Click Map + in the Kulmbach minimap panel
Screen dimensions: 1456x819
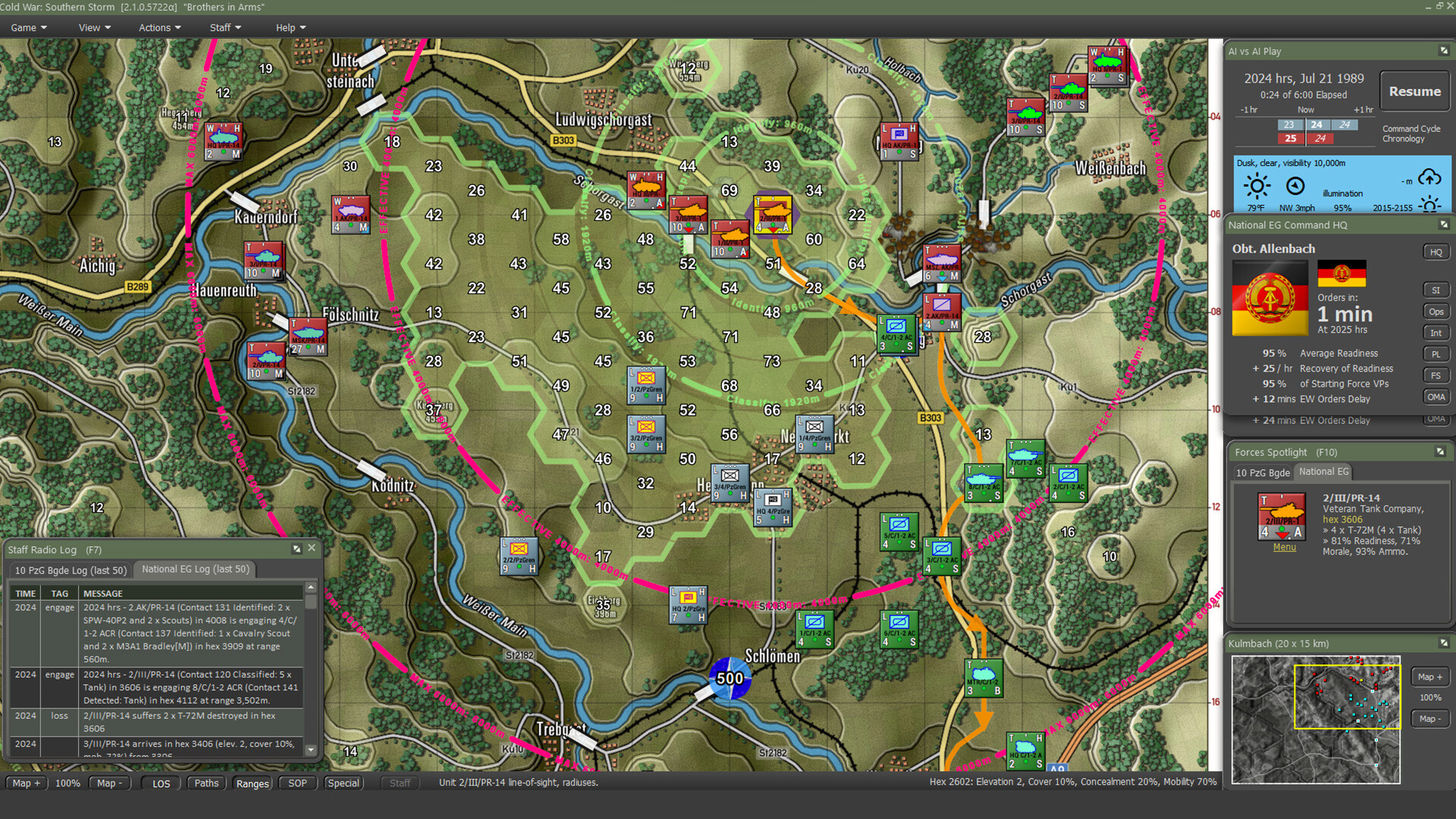1429,676
